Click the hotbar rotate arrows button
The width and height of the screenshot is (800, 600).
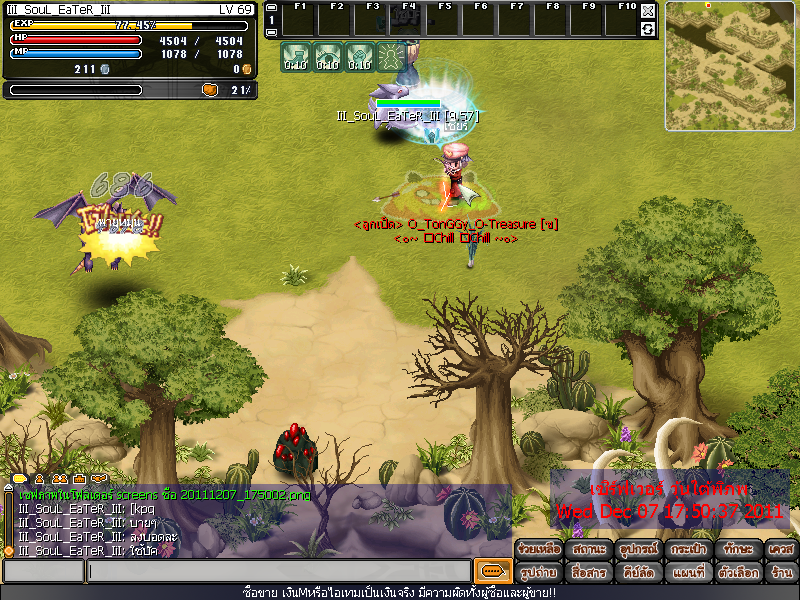[x=648, y=29]
